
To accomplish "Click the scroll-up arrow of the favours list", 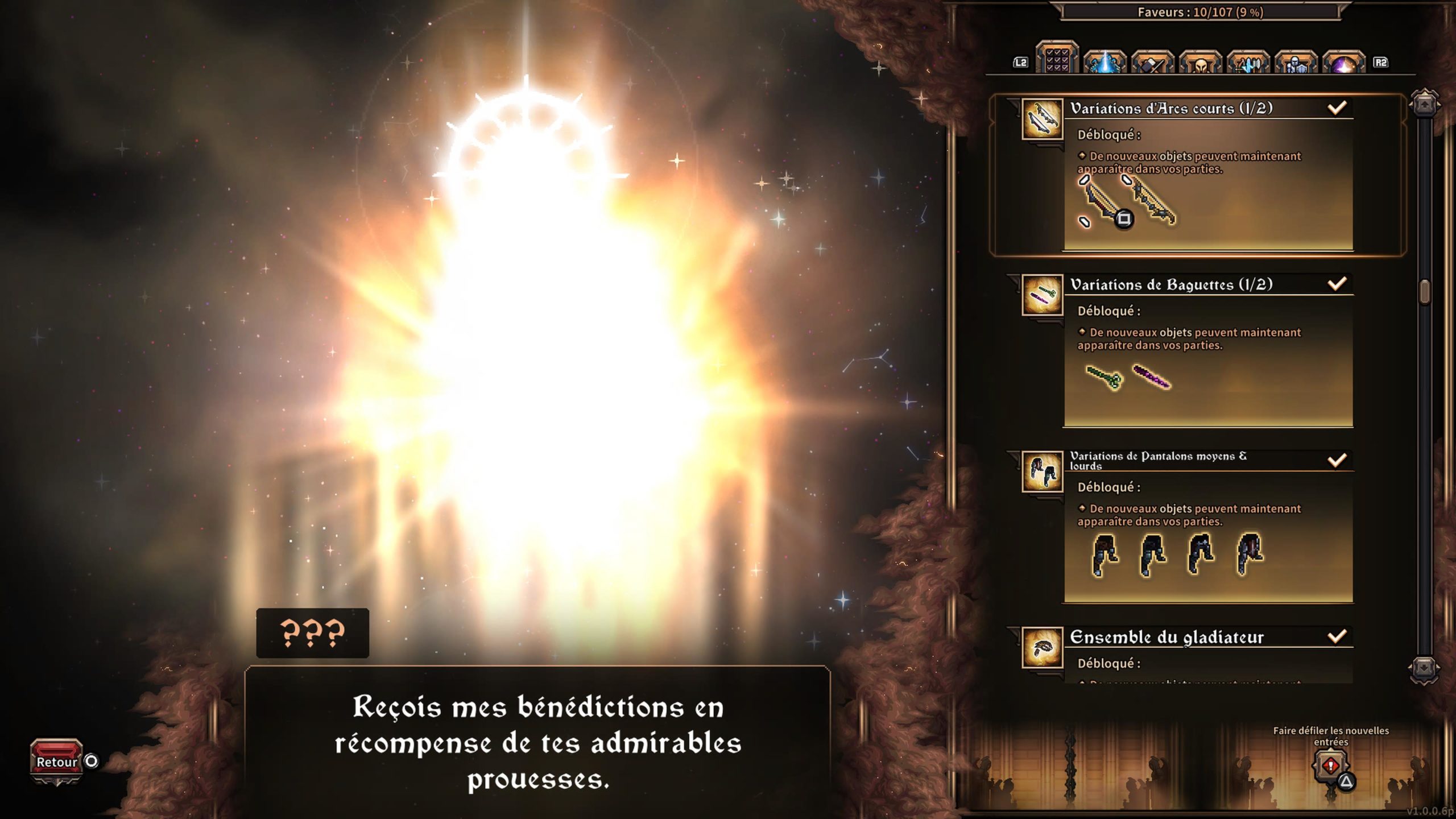I will coord(1424,104).
